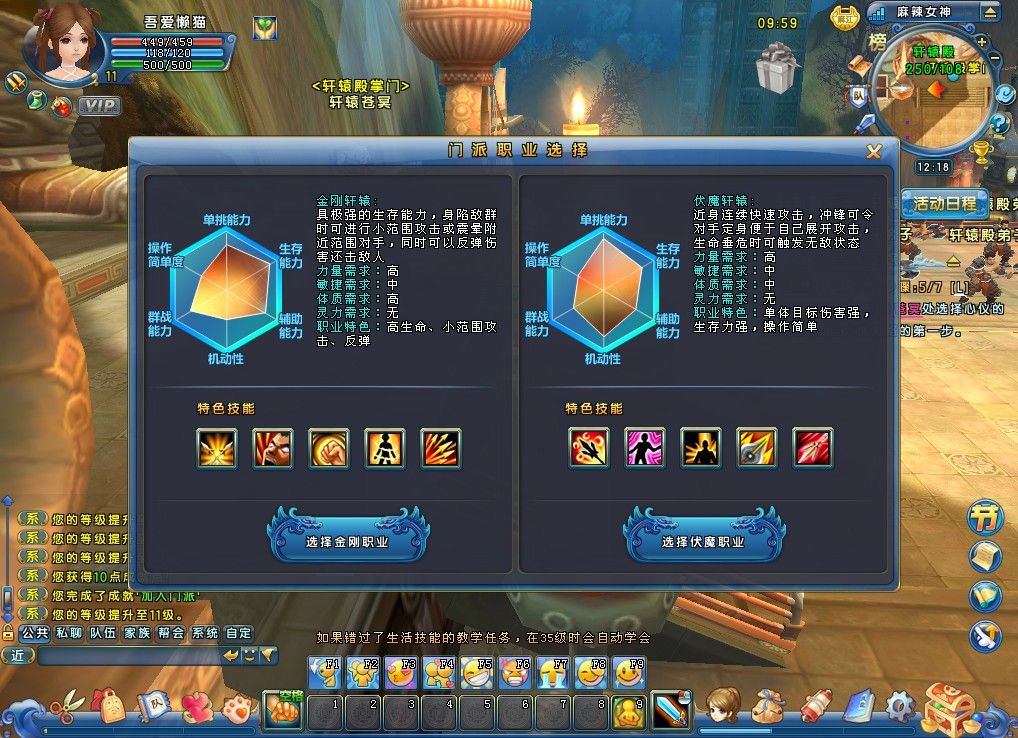Choose the 选择伏魔职业 class button
The height and width of the screenshot is (738, 1018).
[x=702, y=541]
